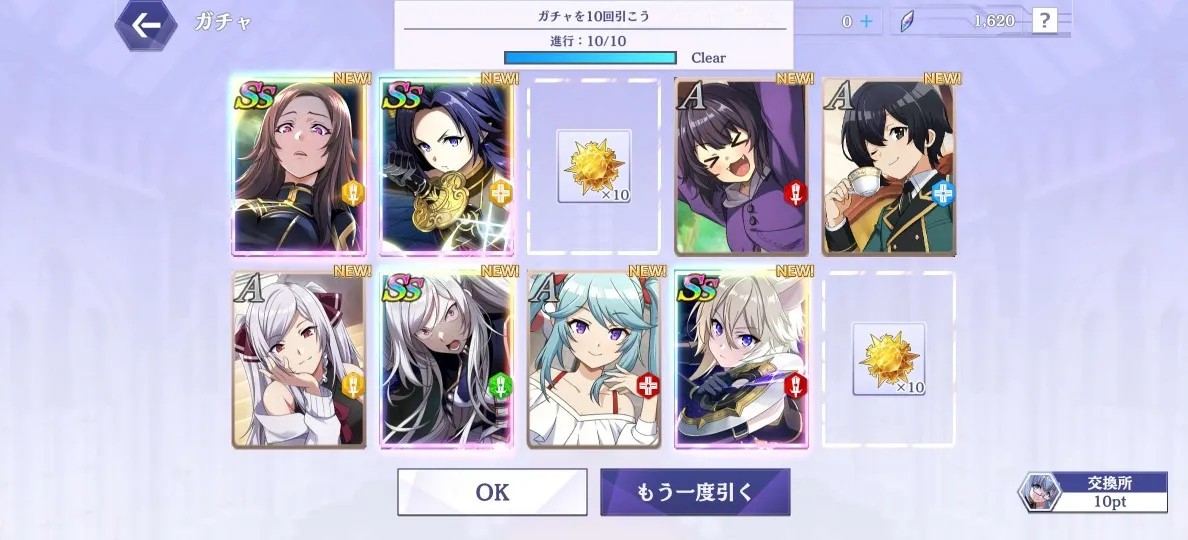The image size is (1188, 540).
Task: Add currency with the blue plus icon
Action: (x=865, y=21)
